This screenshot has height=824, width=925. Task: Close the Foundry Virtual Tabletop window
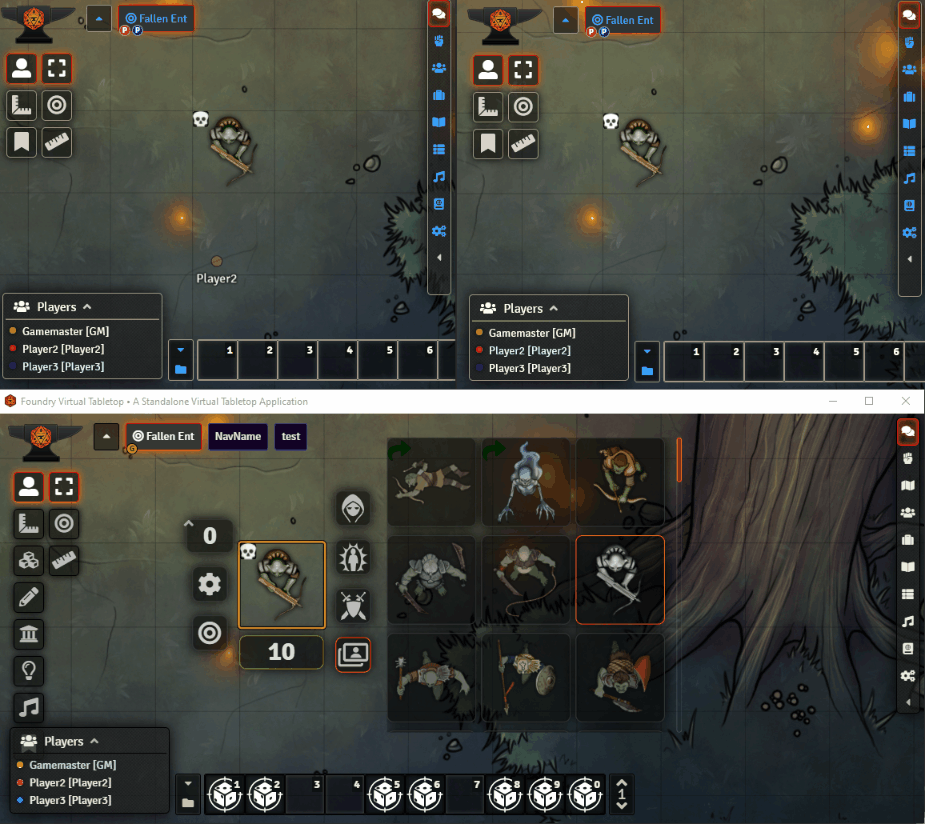click(905, 401)
